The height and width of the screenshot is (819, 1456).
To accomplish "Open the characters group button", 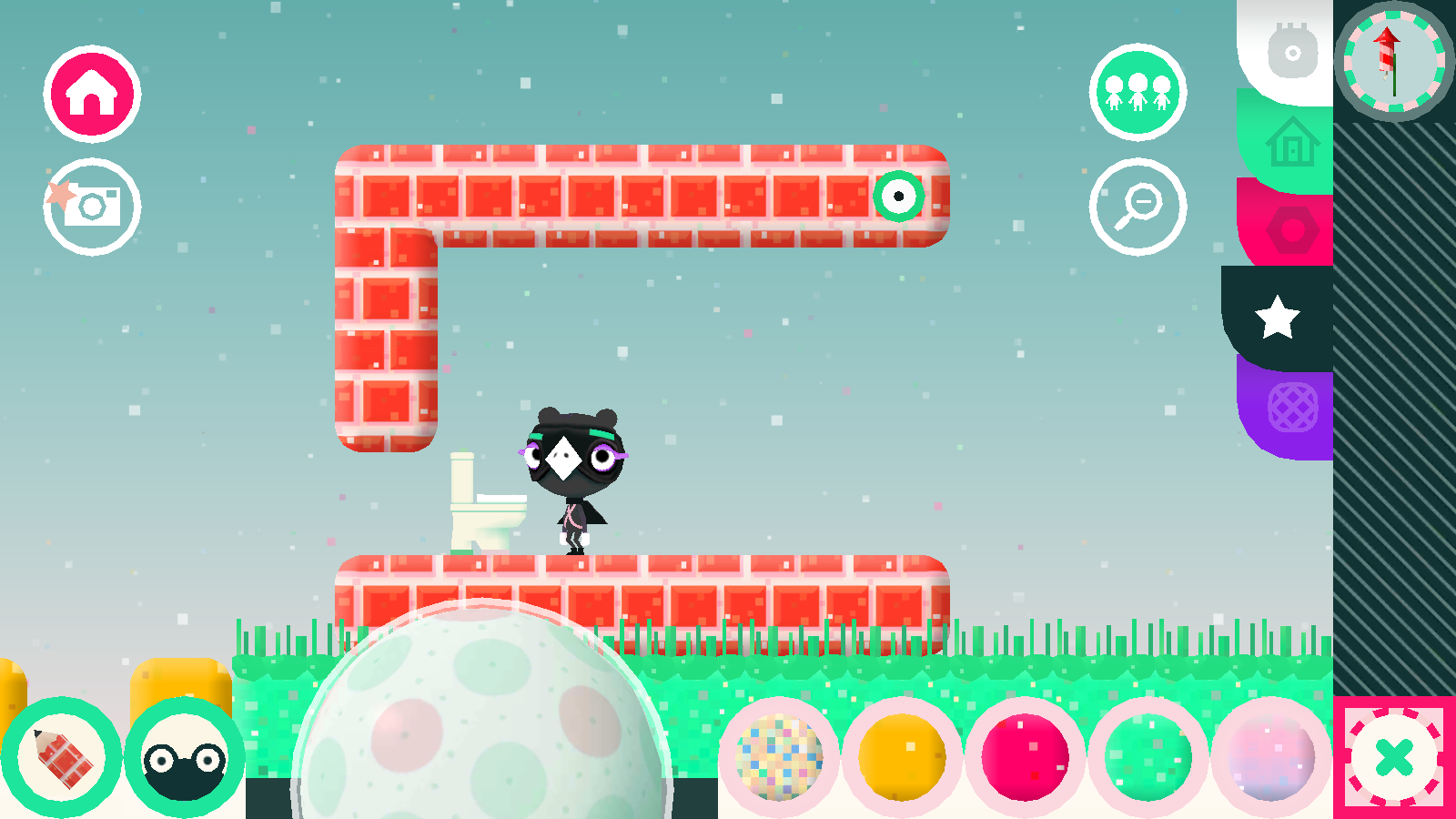I will (1137, 92).
